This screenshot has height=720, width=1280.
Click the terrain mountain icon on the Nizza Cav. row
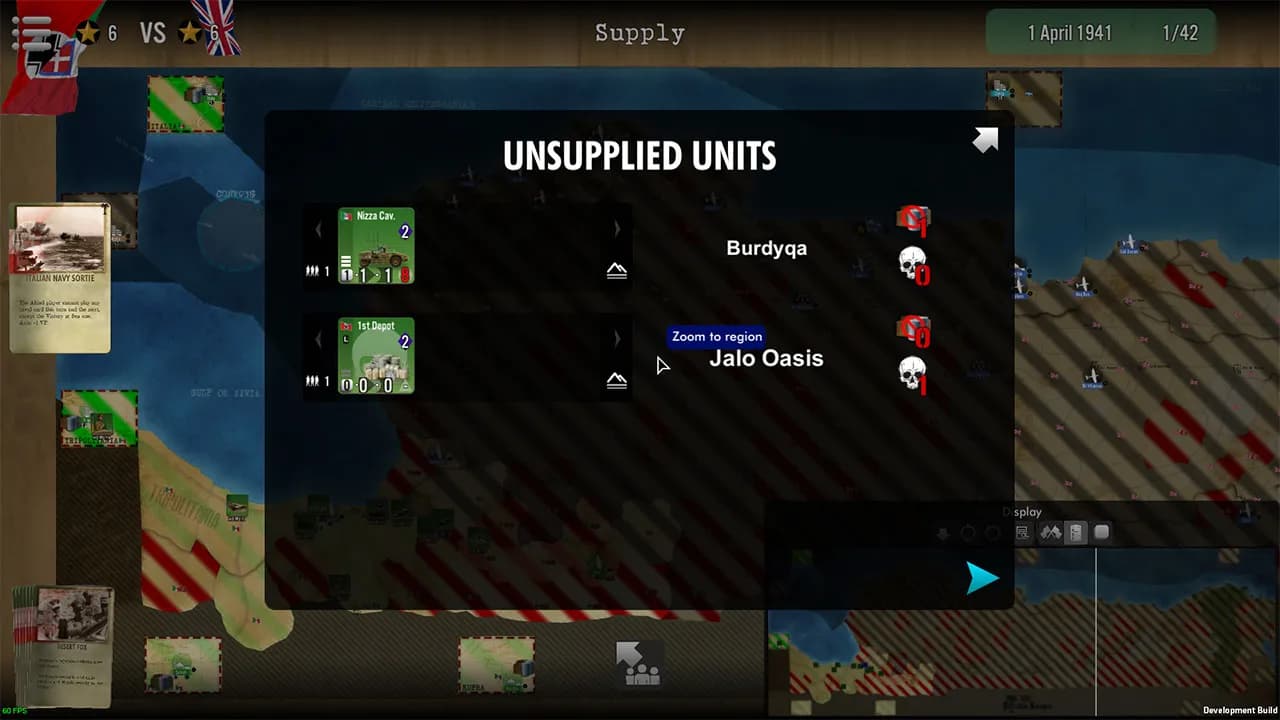[617, 269]
